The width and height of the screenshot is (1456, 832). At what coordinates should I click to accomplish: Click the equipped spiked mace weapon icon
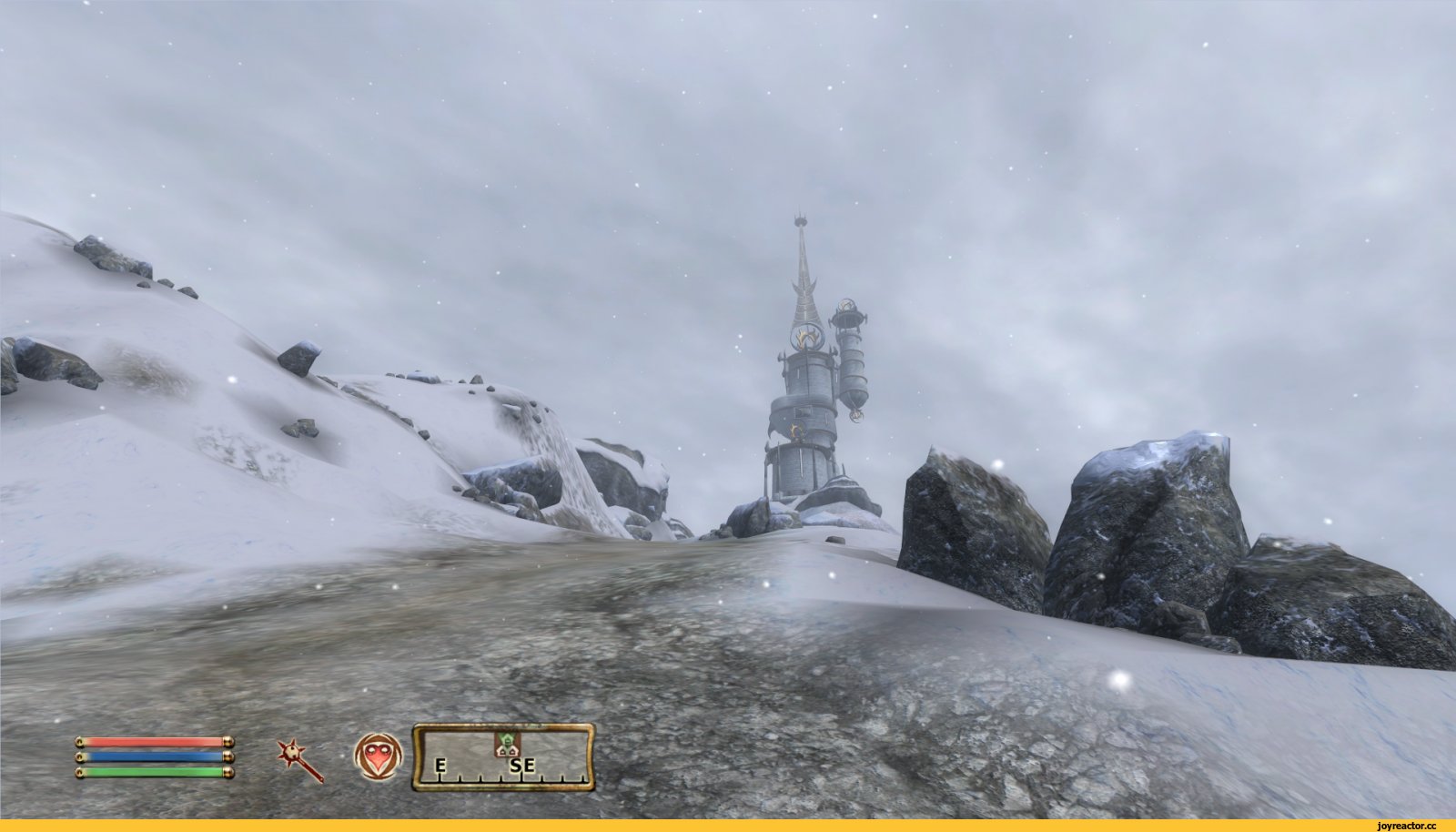pos(301,760)
